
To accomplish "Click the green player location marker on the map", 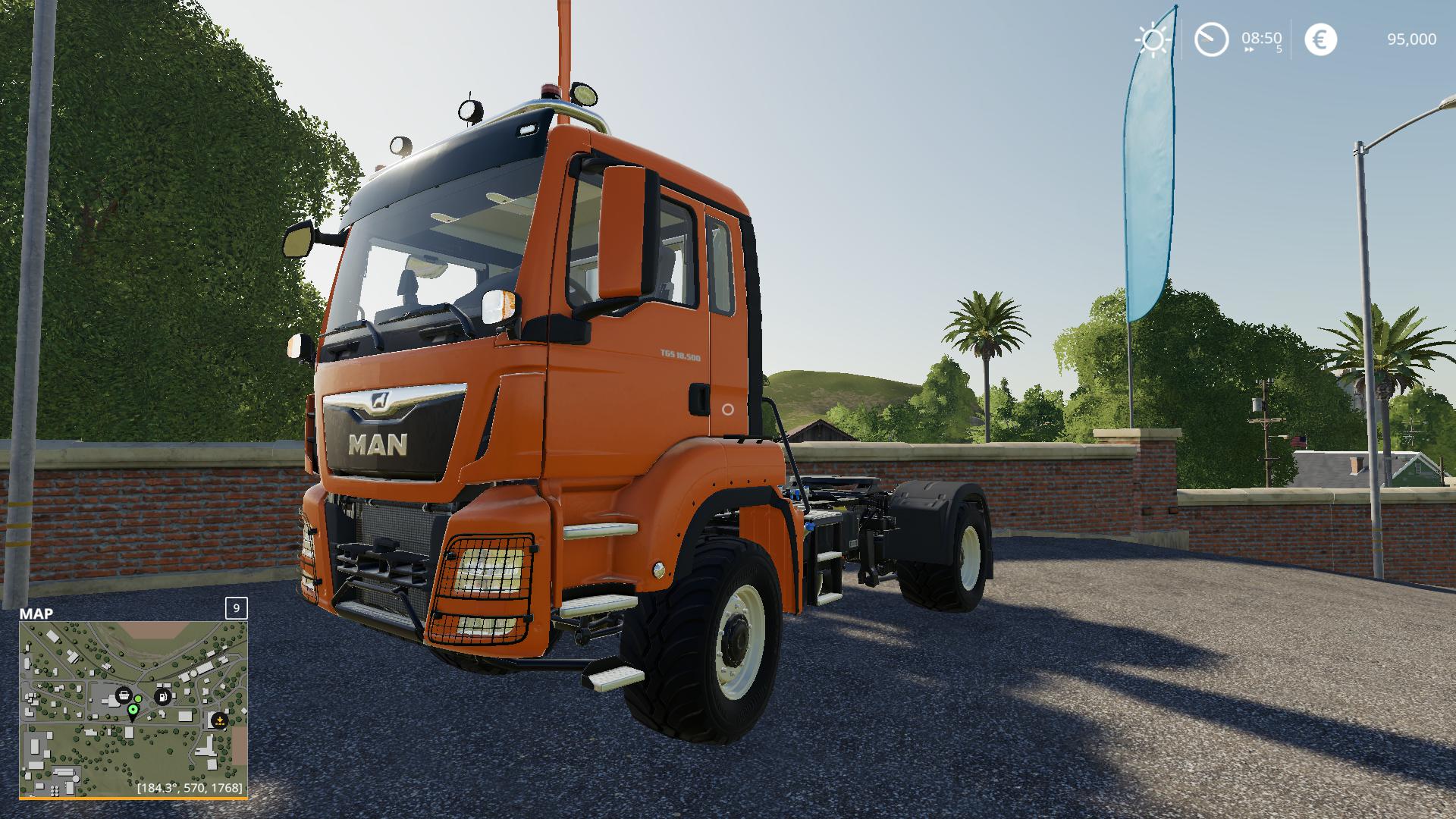I will coord(133,710).
